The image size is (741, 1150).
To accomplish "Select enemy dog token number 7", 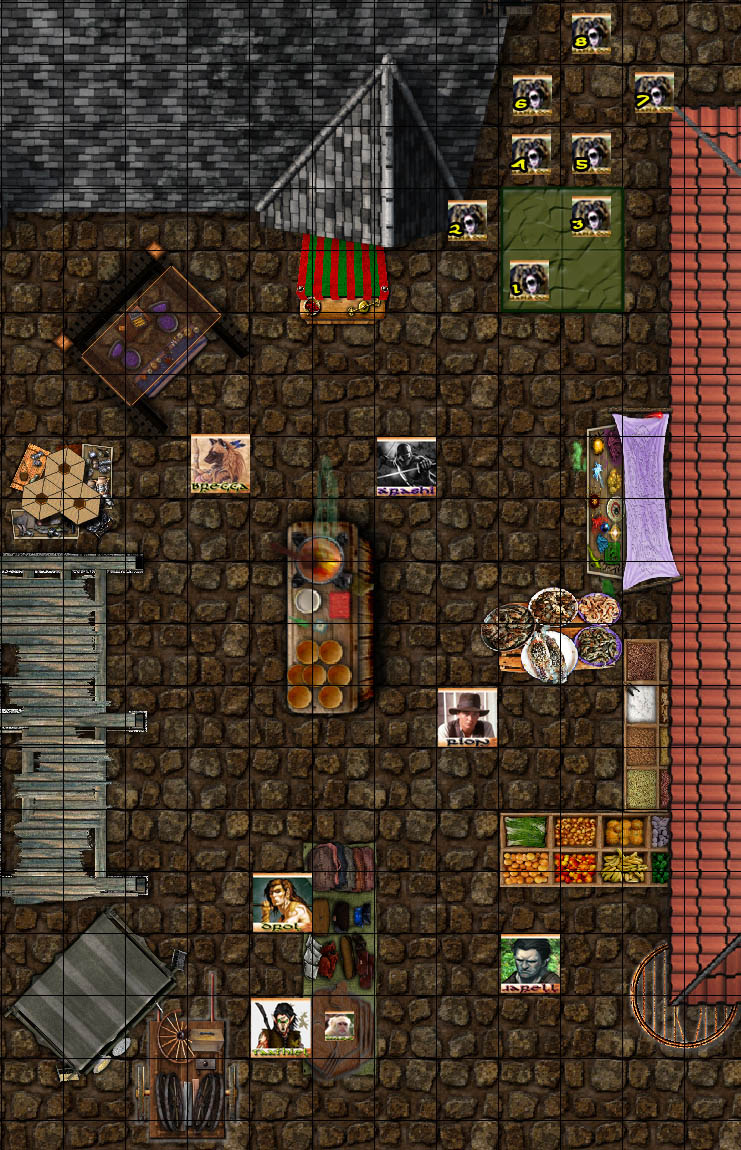I will [x=654, y=92].
